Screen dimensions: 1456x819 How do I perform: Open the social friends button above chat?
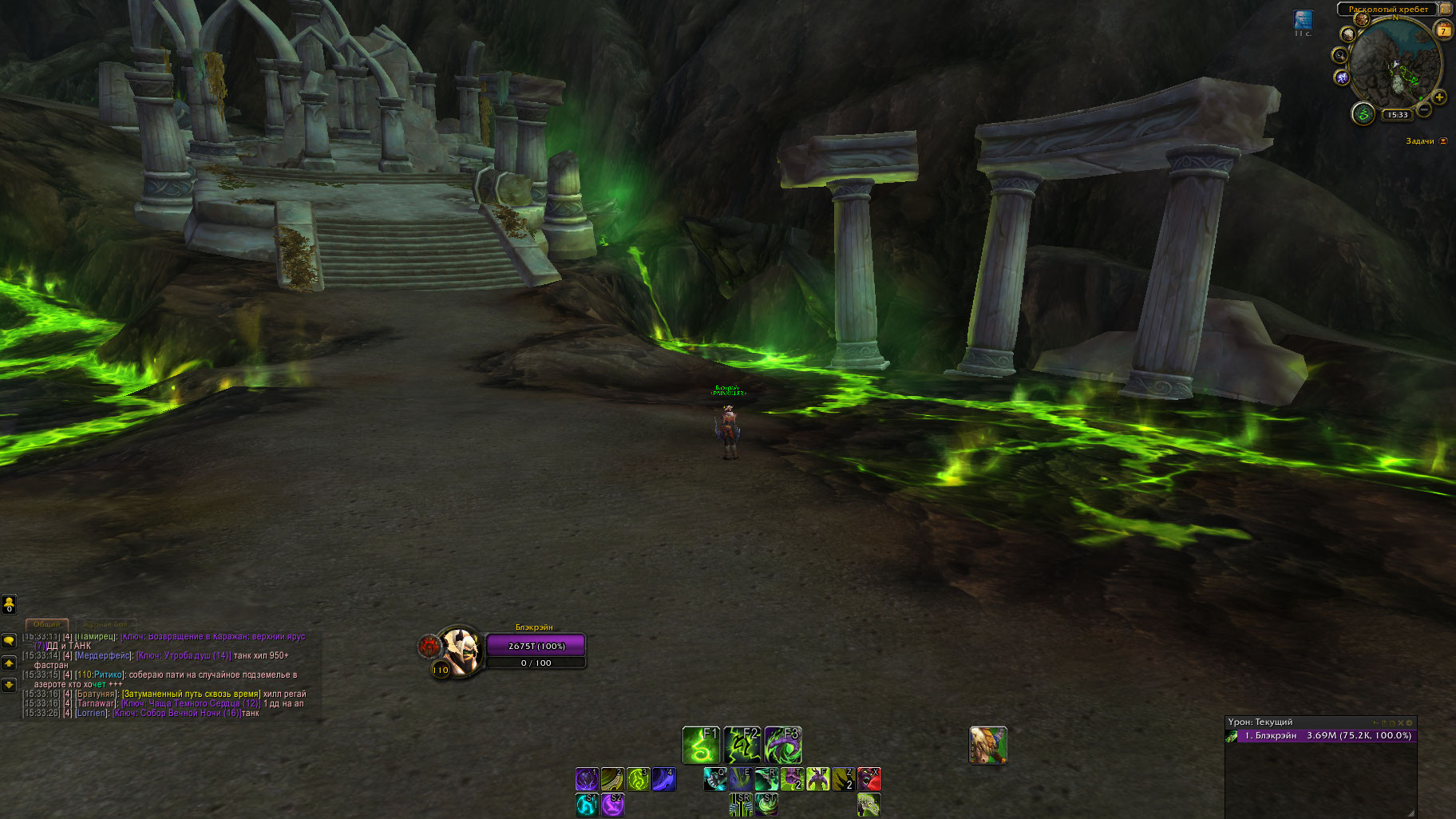[9, 604]
